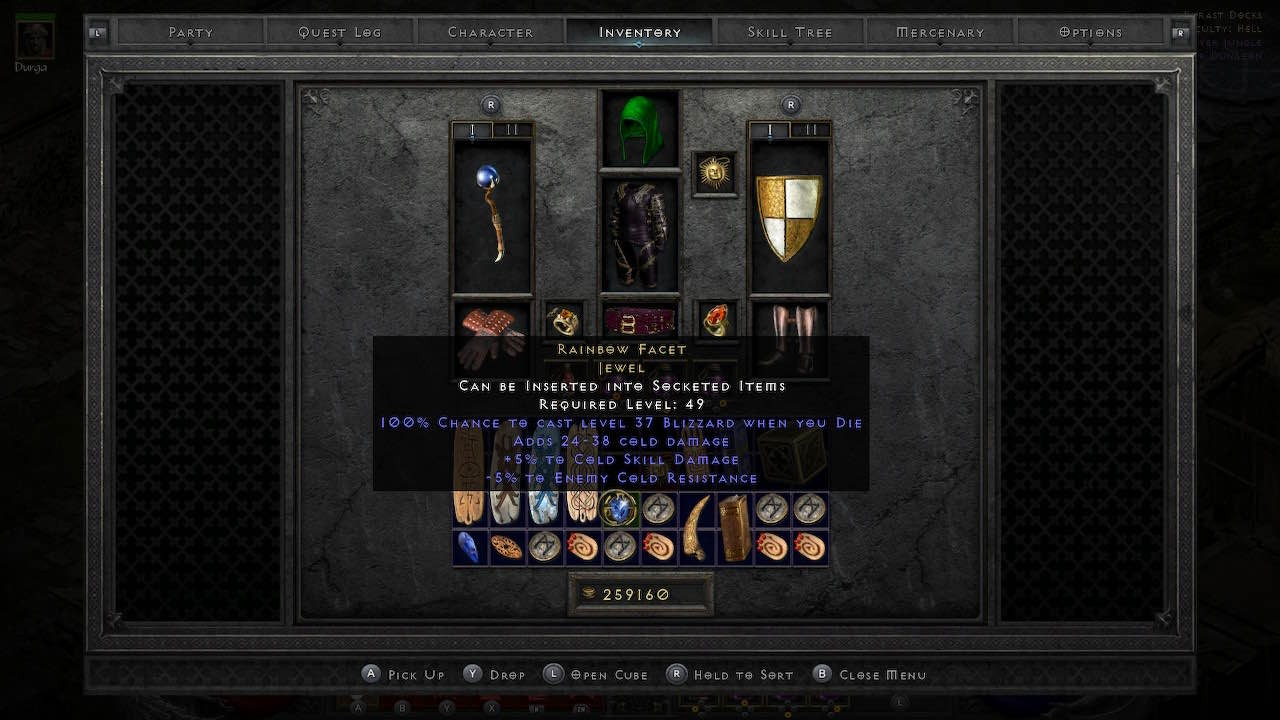
Task: Switch to Weapon Set II on right slot
Action: click(810, 129)
